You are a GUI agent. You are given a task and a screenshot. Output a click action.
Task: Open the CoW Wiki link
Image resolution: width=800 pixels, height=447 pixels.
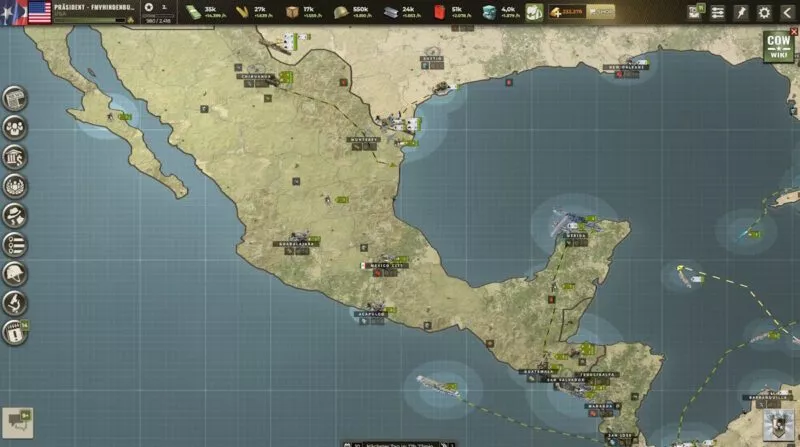pyautogui.click(x=777, y=47)
